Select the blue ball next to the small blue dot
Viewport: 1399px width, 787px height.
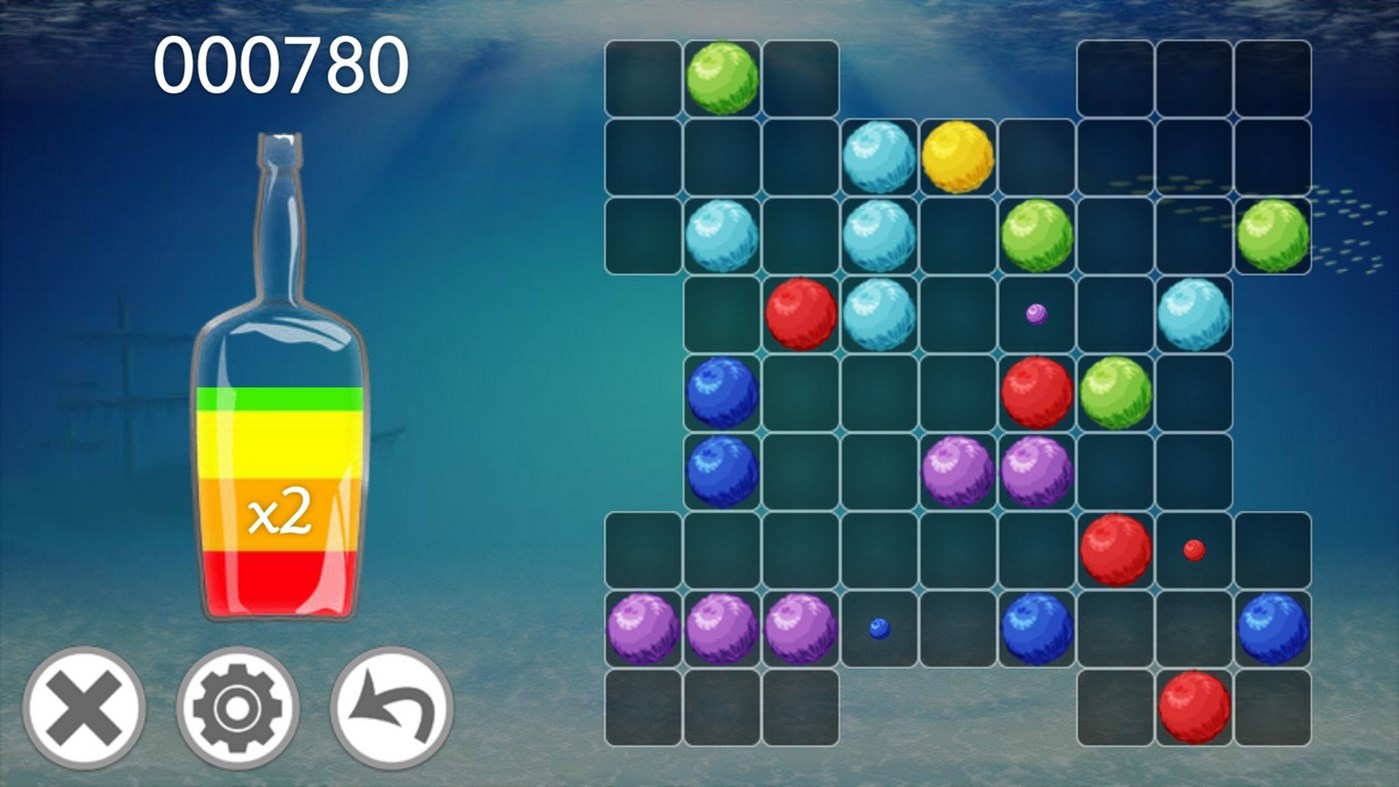1036,630
